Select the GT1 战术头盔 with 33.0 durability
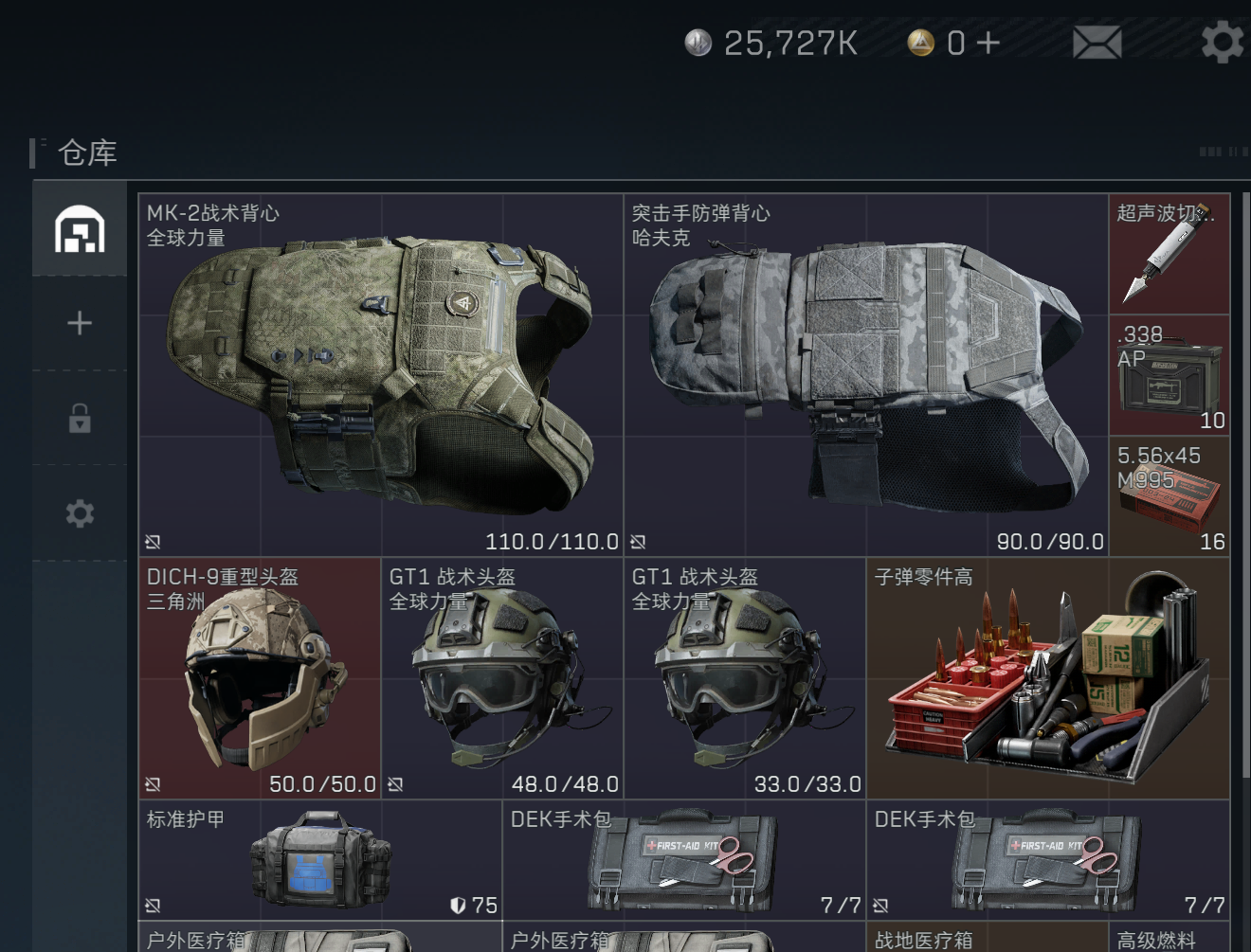The width and height of the screenshot is (1251, 952). pos(745,678)
